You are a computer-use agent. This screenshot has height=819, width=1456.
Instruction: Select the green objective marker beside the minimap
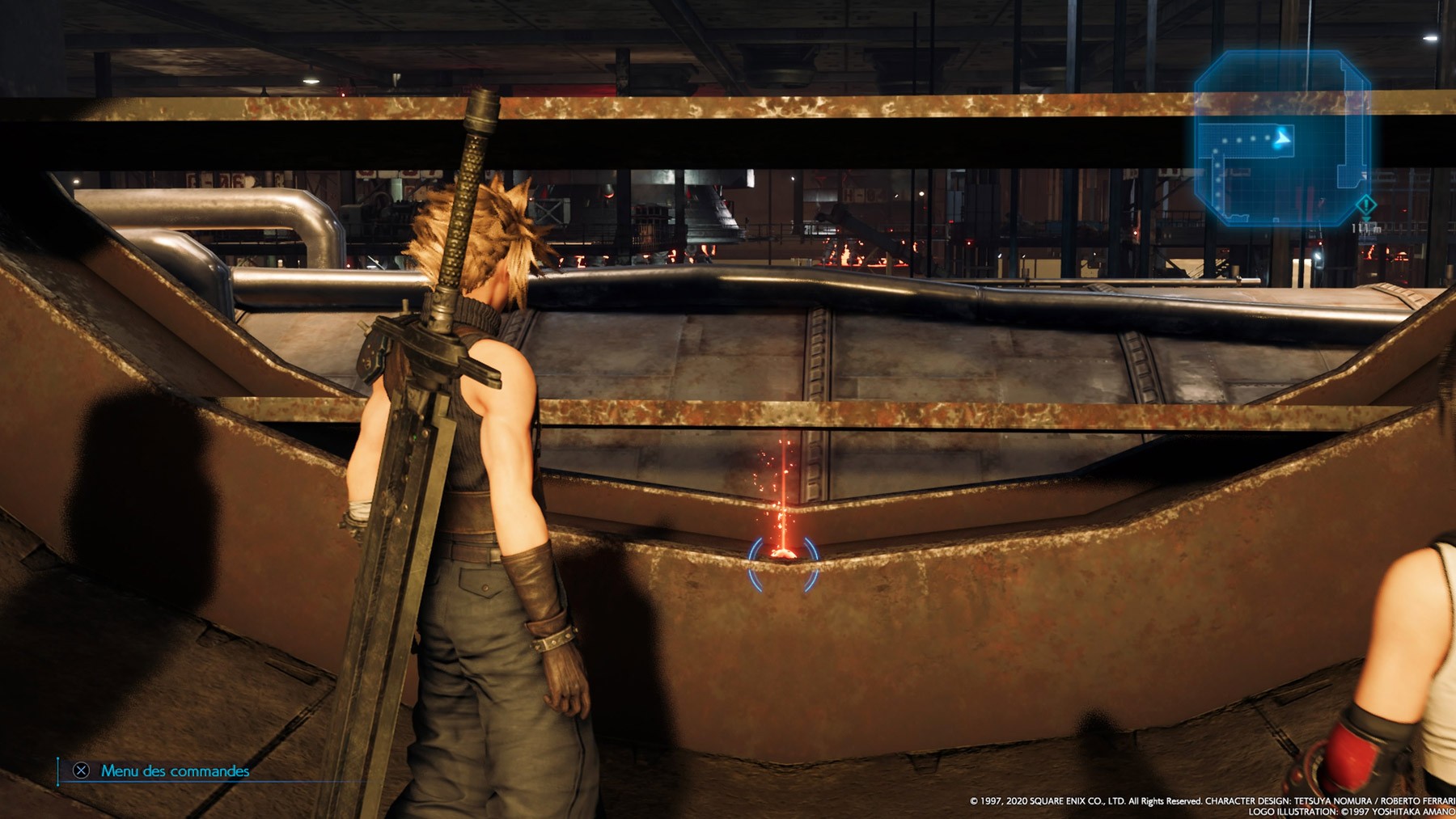click(1365, 205)
